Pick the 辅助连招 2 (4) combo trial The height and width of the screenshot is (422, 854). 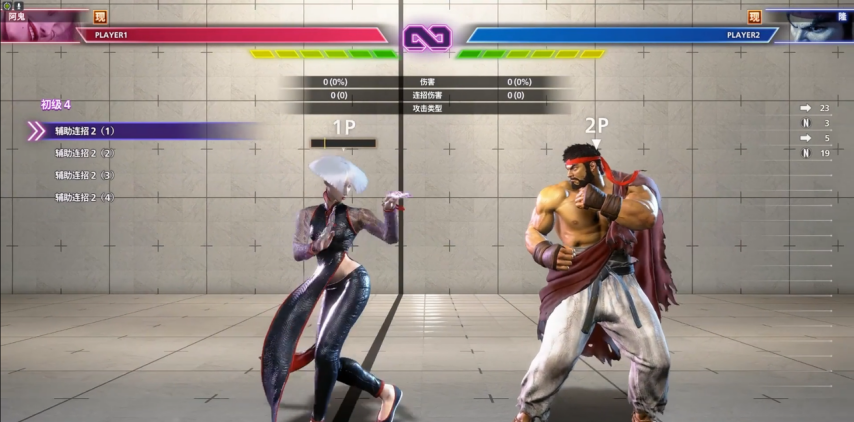pyautogui.click(x=86, y=197)
